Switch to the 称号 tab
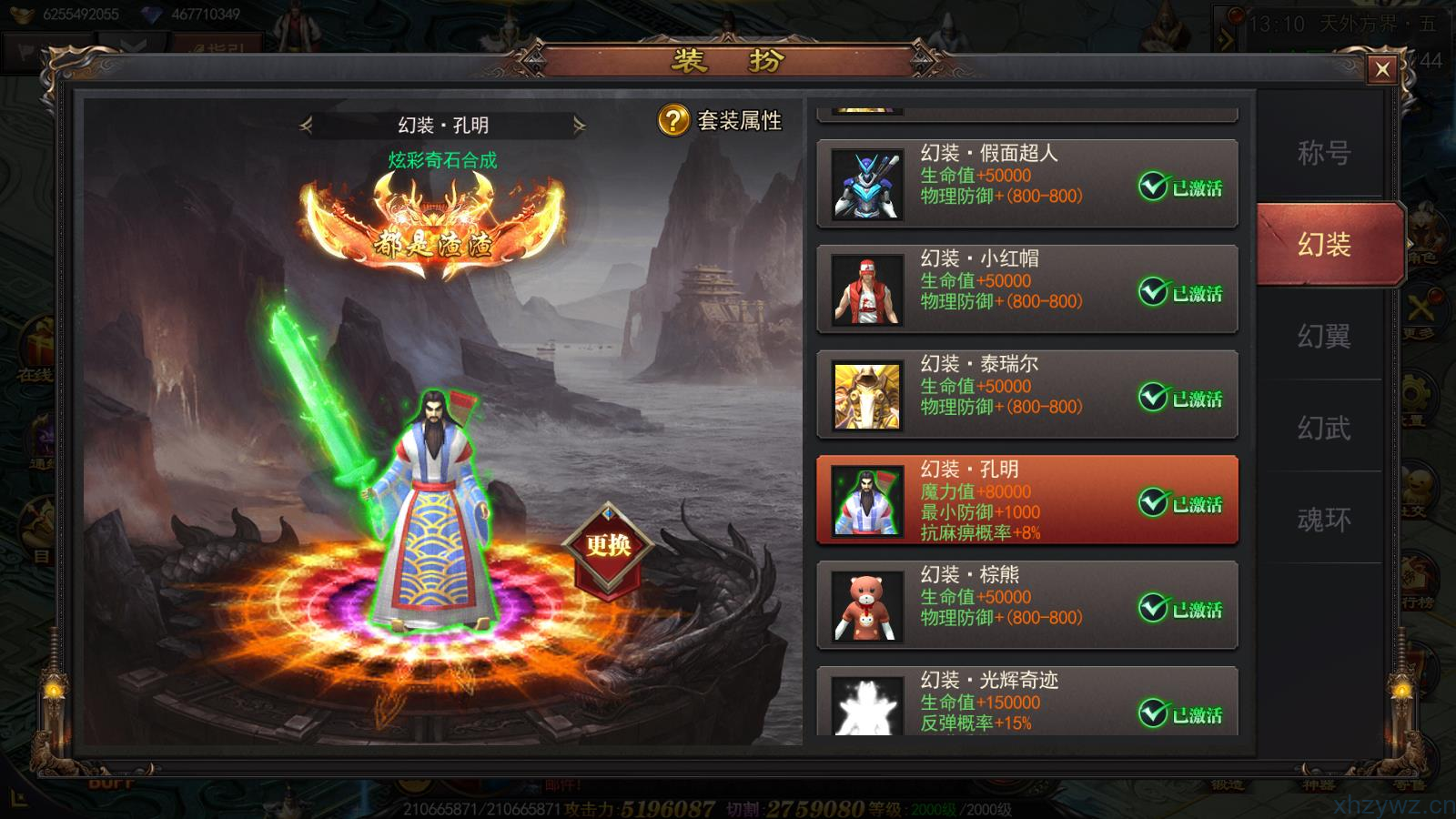This screenshot has height=819, width=1456. click(x=1324, y=155)
